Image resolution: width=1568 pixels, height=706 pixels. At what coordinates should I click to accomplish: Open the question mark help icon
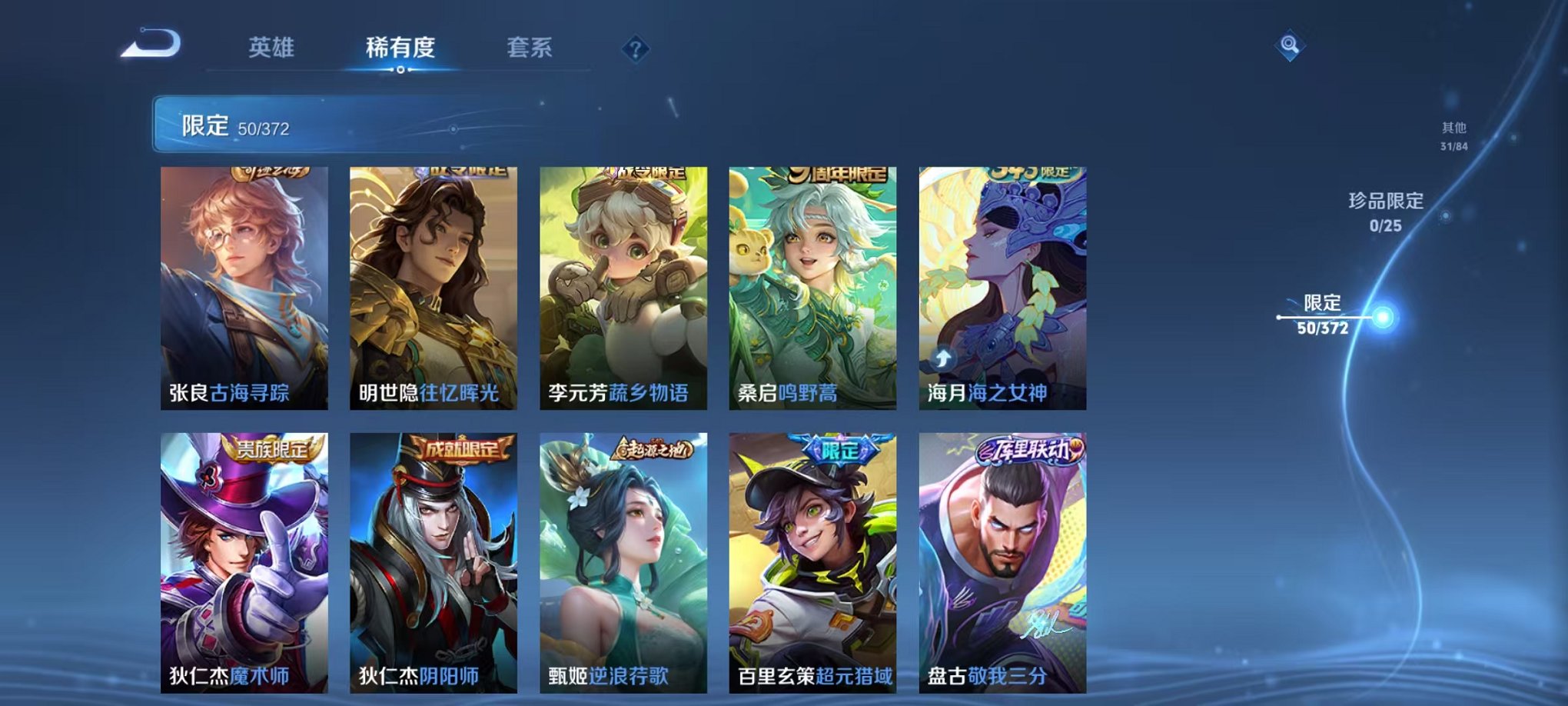632,51
